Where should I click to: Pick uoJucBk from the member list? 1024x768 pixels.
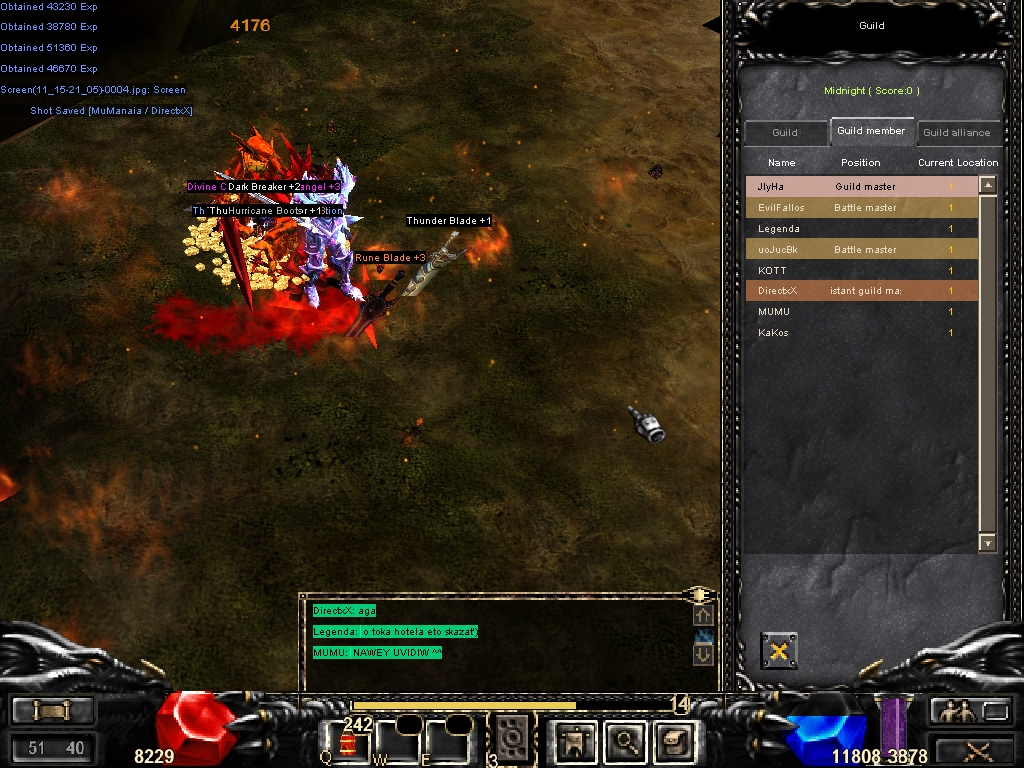860,250
